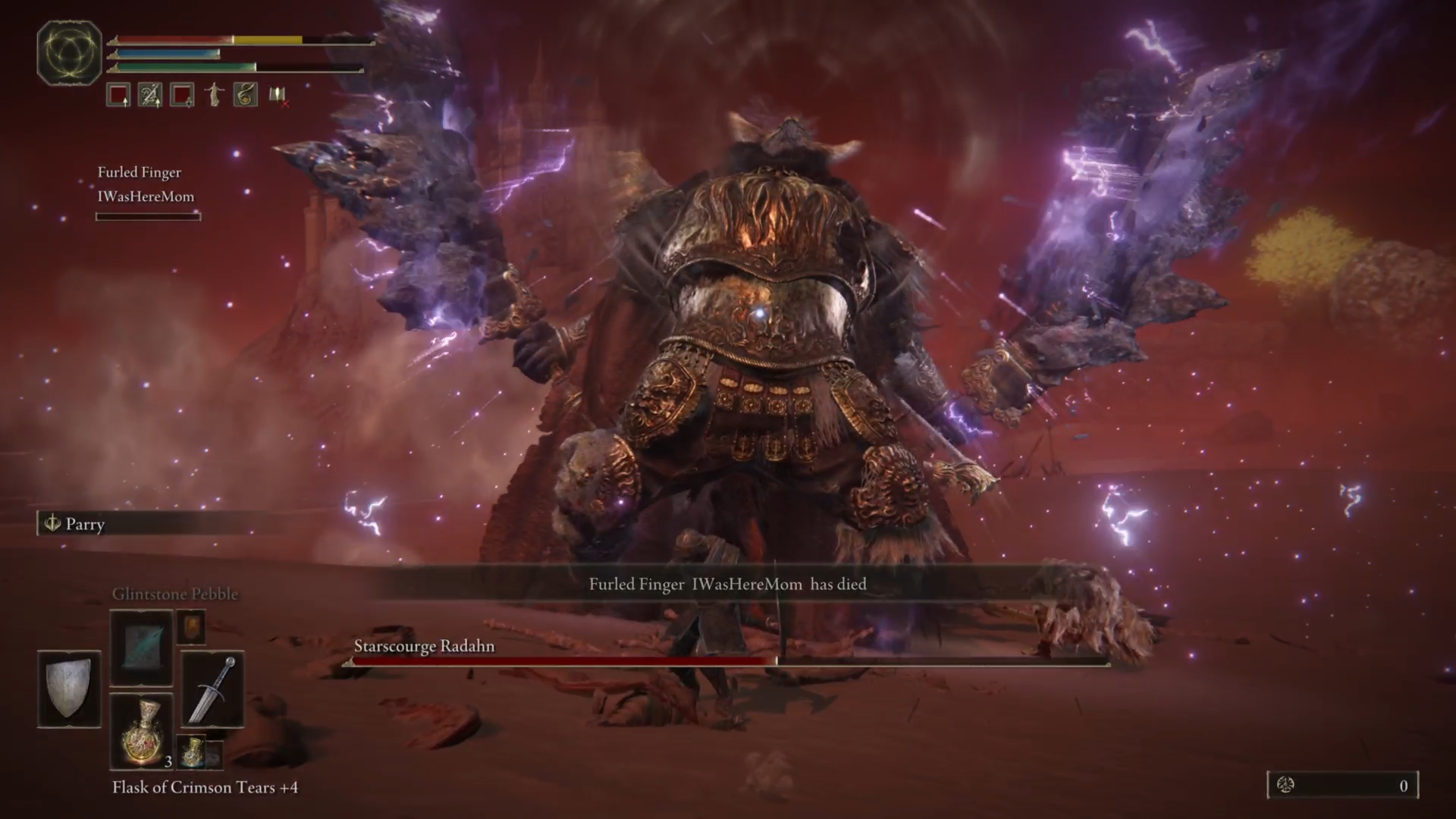1456x819 pixels.
Task: Click the summon effigy status icon
Action: (x=213, y=95)
